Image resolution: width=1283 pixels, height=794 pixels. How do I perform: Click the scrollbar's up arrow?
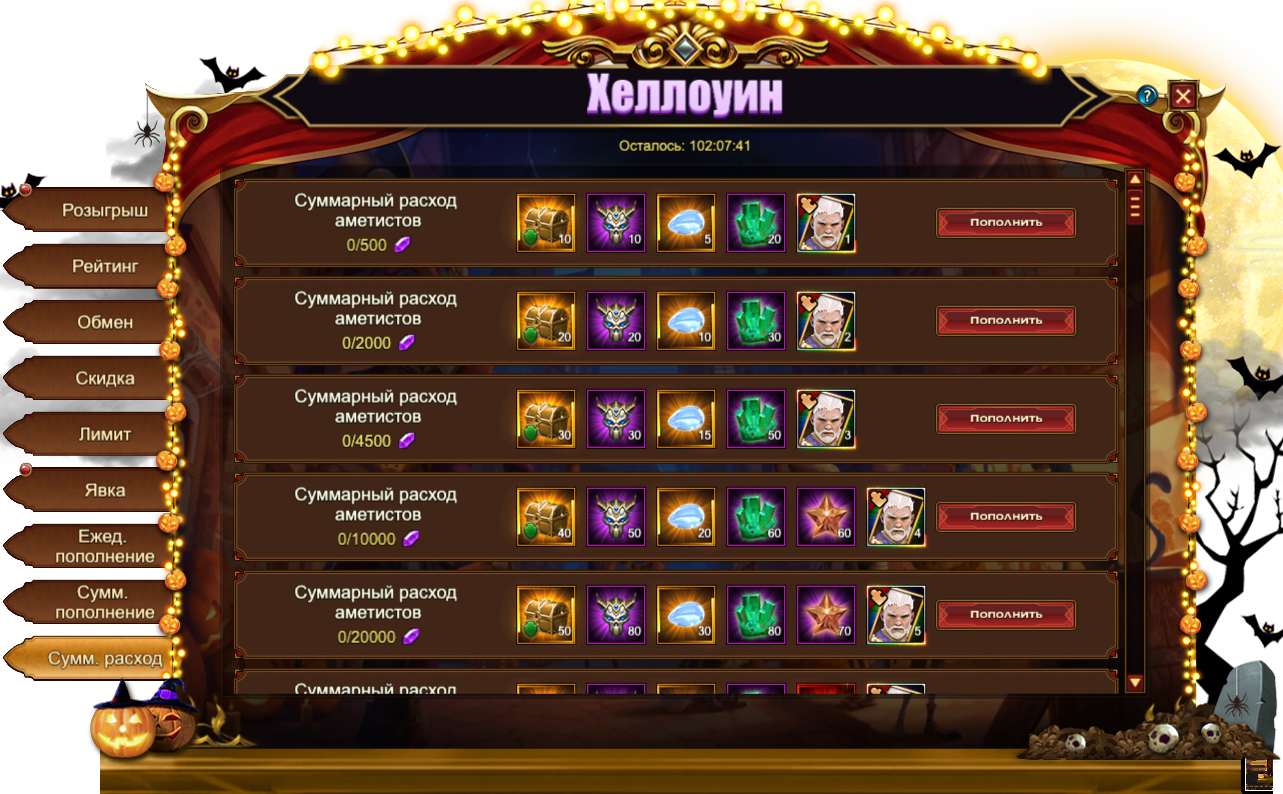click(x=1135, y=180)
